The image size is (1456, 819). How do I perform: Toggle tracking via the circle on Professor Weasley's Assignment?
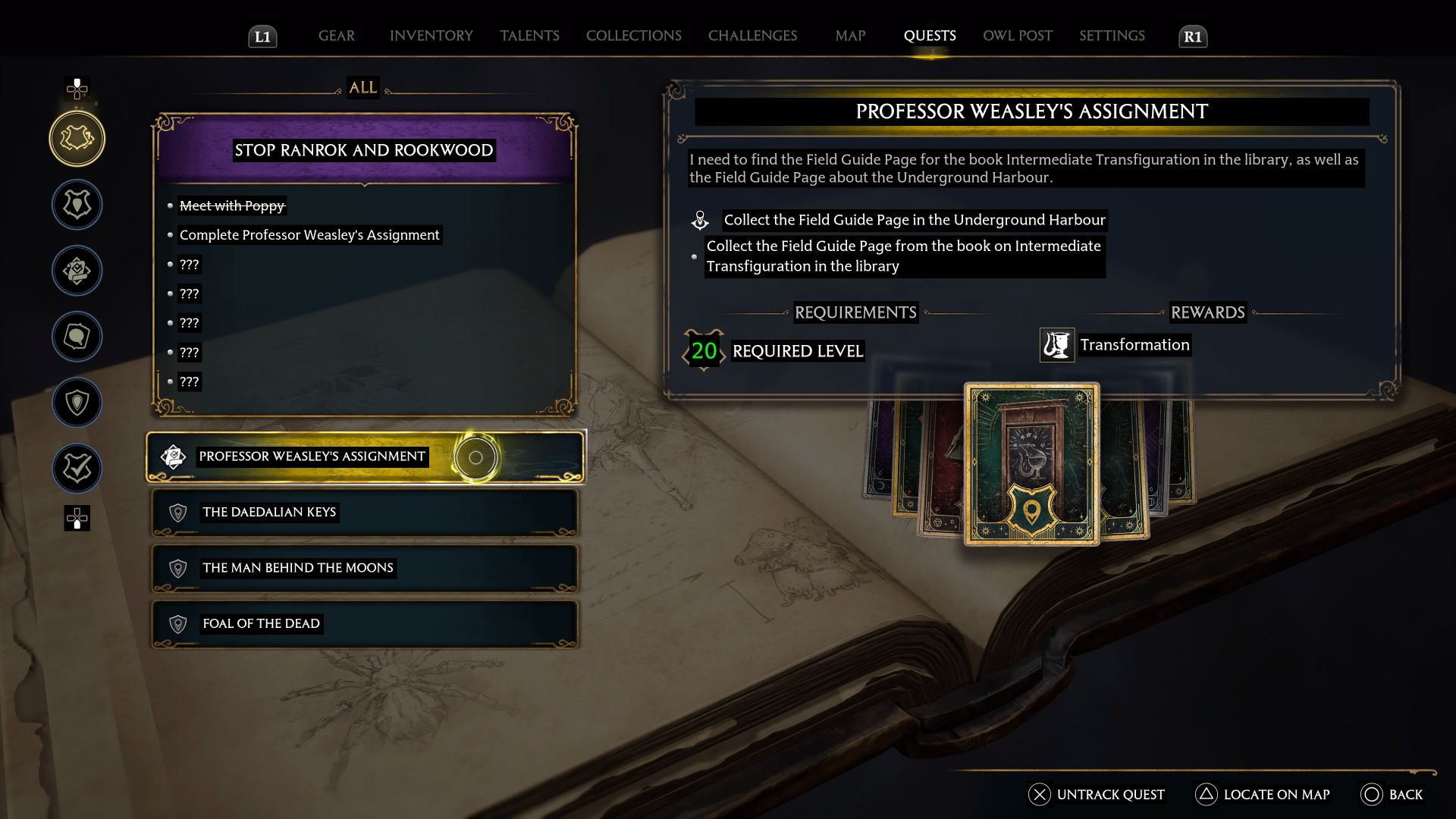coord(476,457)
